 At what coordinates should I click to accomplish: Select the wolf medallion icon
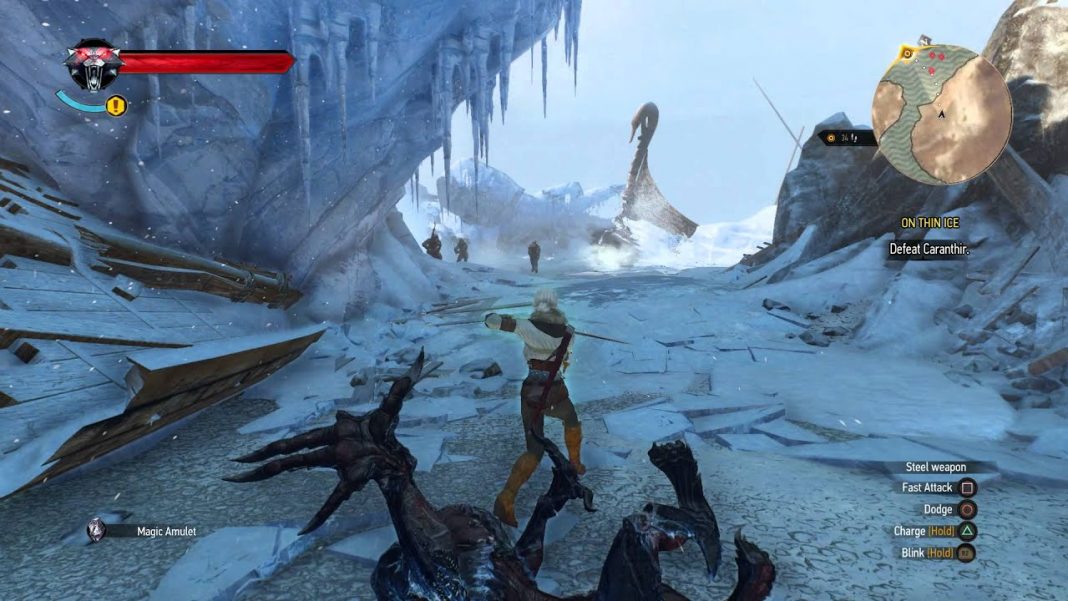click(x=93, y=65)
